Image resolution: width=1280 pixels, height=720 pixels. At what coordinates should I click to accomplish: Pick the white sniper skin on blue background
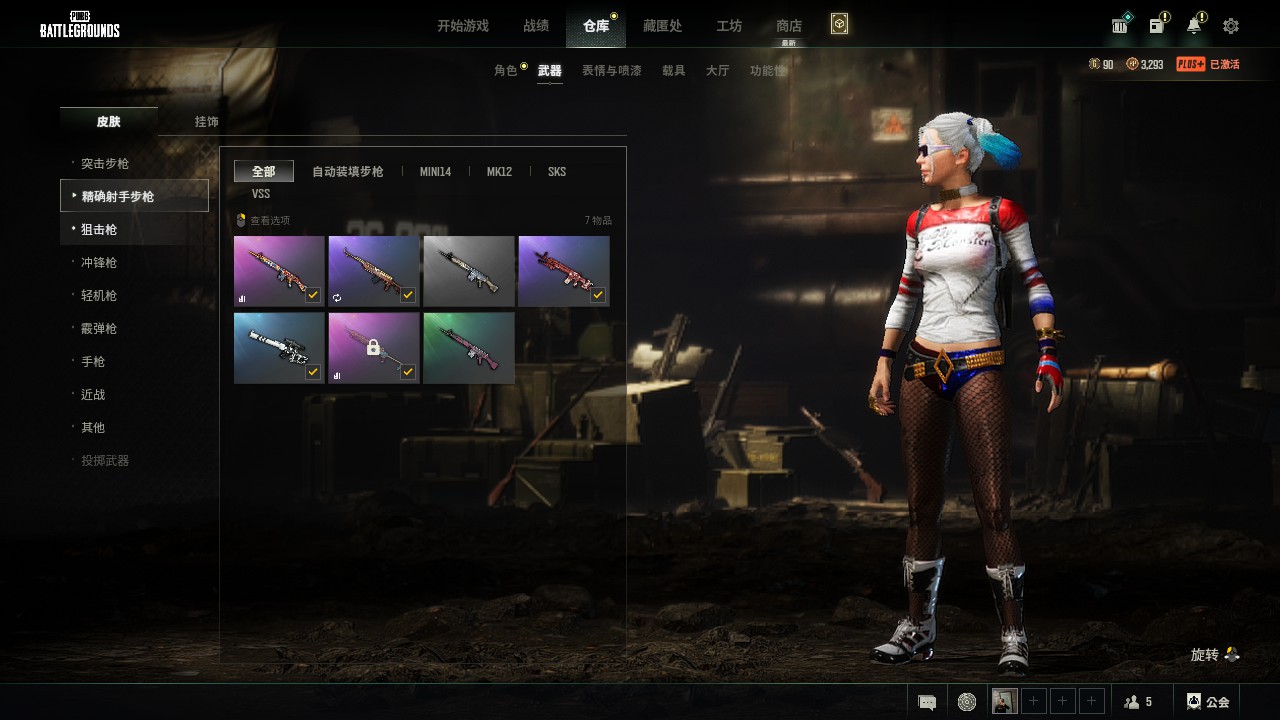[x=278, y=348]
